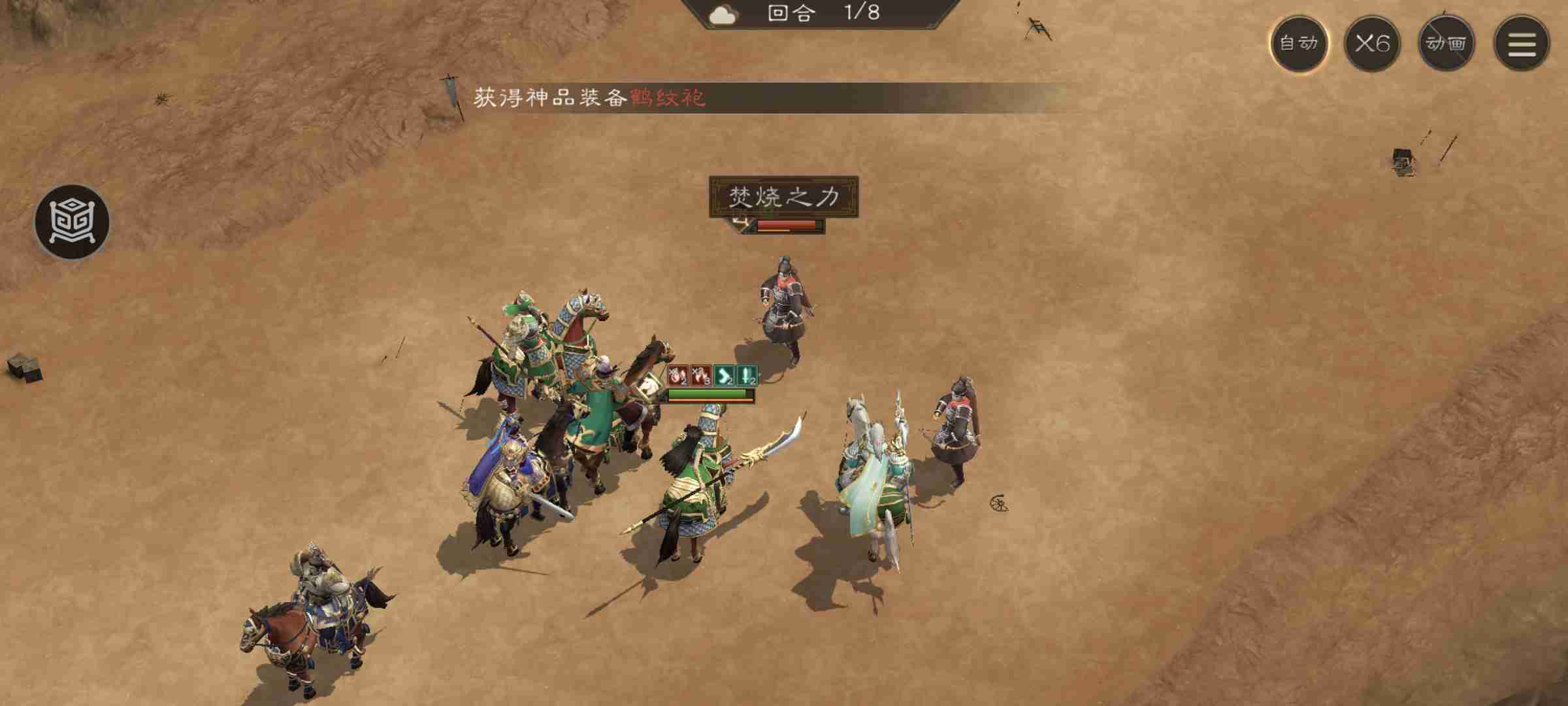Toggle the 自动 auto-battle button
The height and width of the screenshot is (706, 1568).
click(x=1298, y=44)
